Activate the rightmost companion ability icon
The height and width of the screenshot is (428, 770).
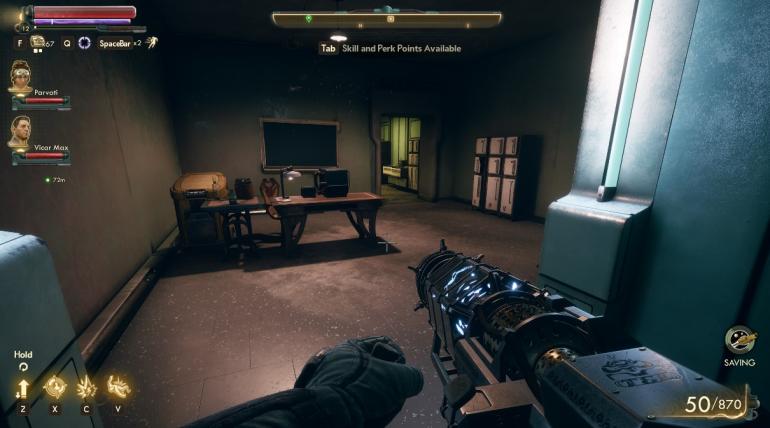click(x=118, y=387)
